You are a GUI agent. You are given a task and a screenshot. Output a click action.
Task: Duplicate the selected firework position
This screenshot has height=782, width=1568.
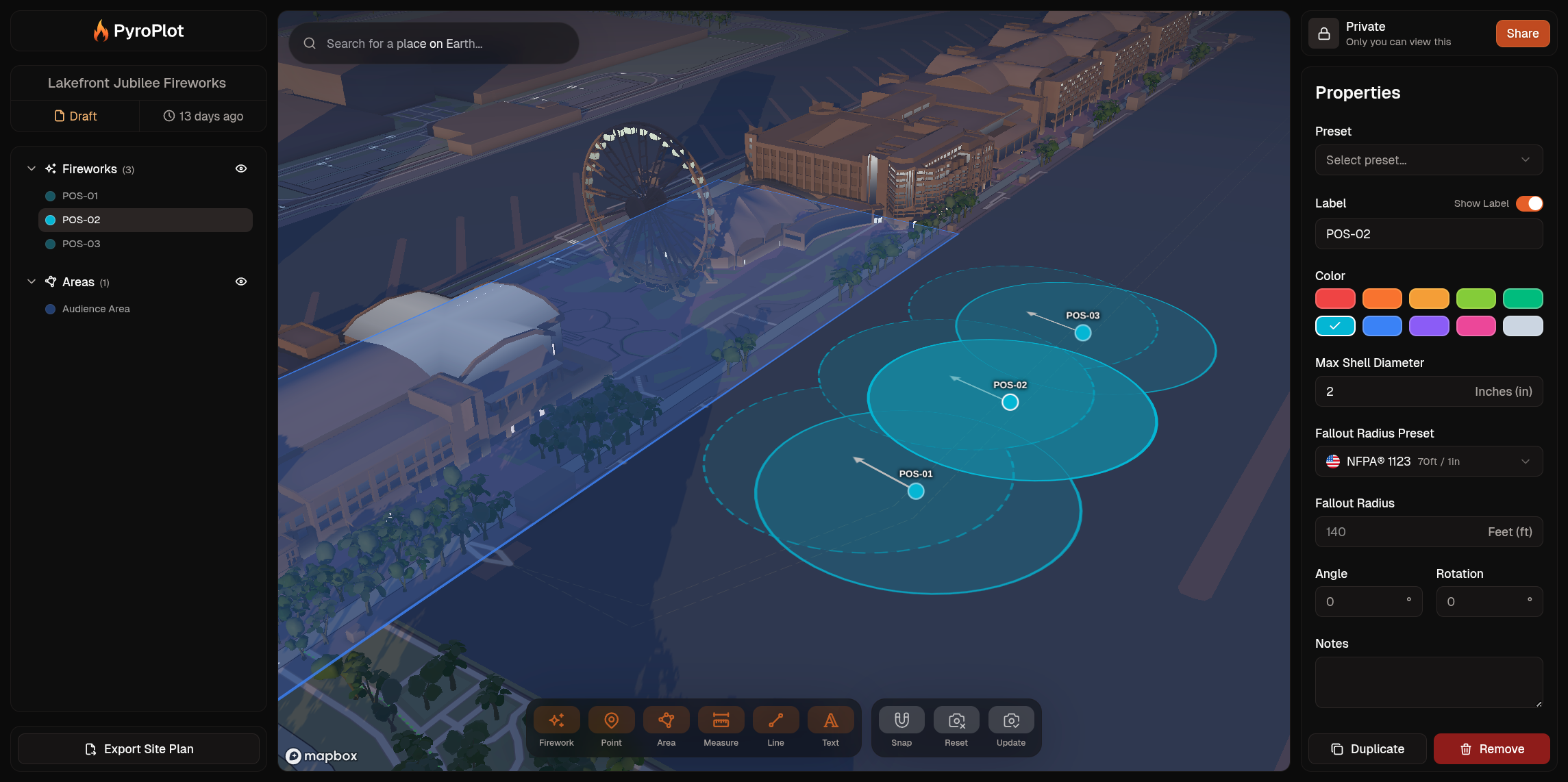[1367, 748]
